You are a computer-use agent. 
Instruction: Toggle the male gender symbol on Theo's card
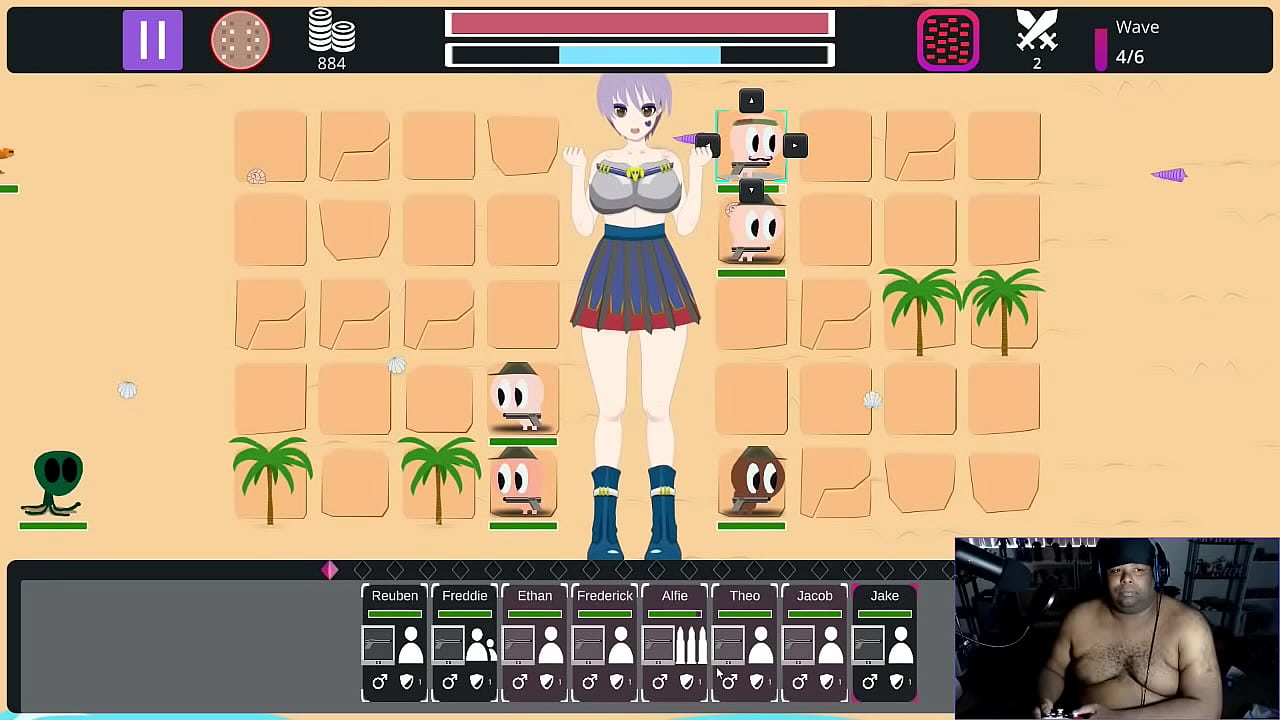[729, 681]
